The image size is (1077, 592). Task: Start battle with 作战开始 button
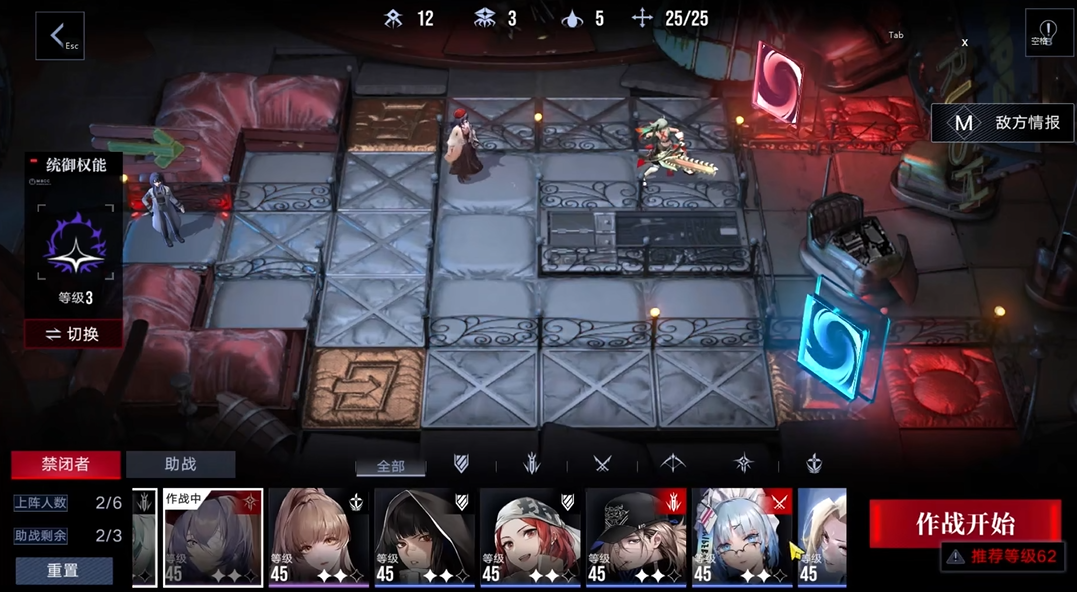coord(965,523)
